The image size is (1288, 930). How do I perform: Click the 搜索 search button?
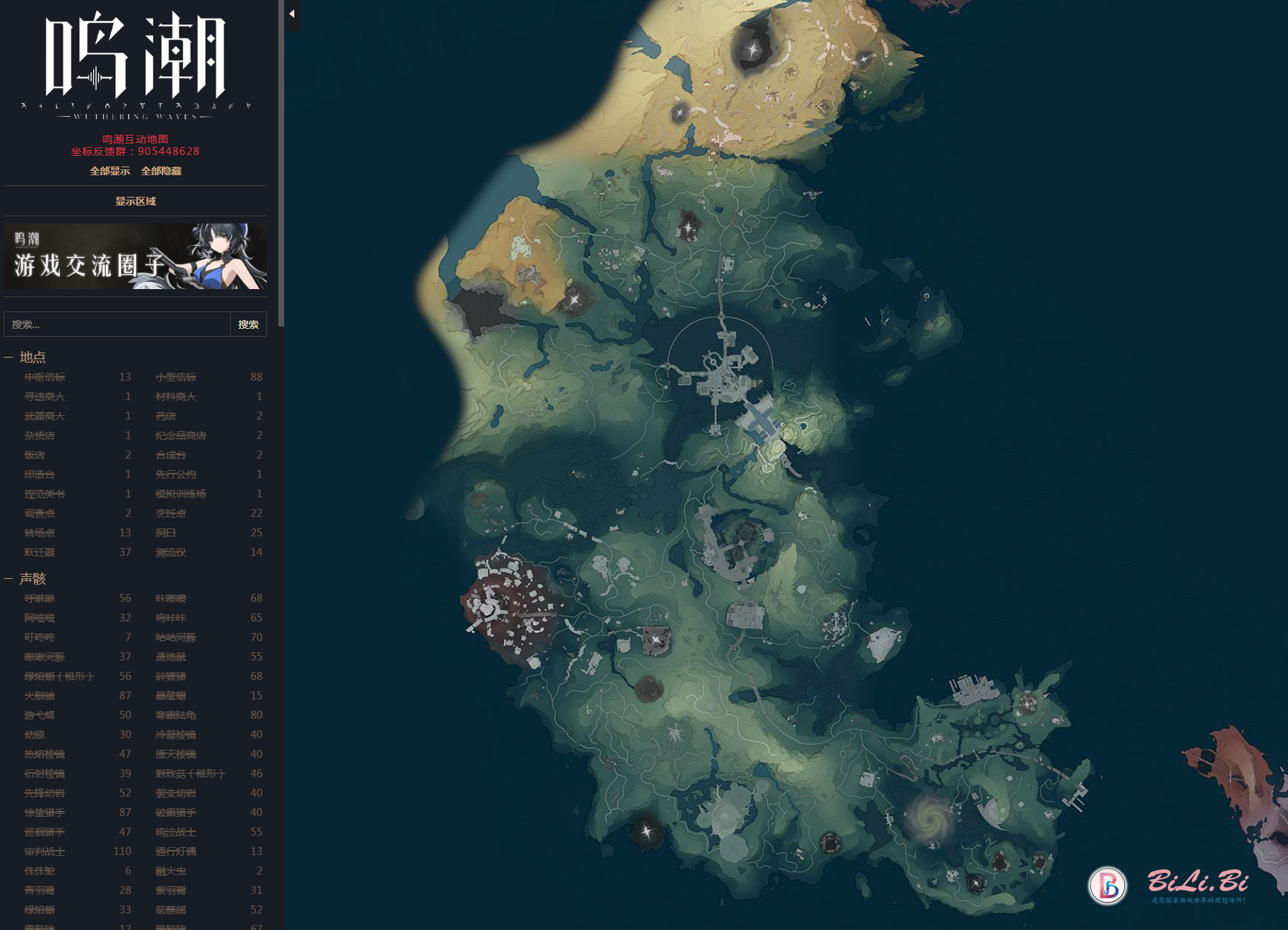(x=248, y=324)
